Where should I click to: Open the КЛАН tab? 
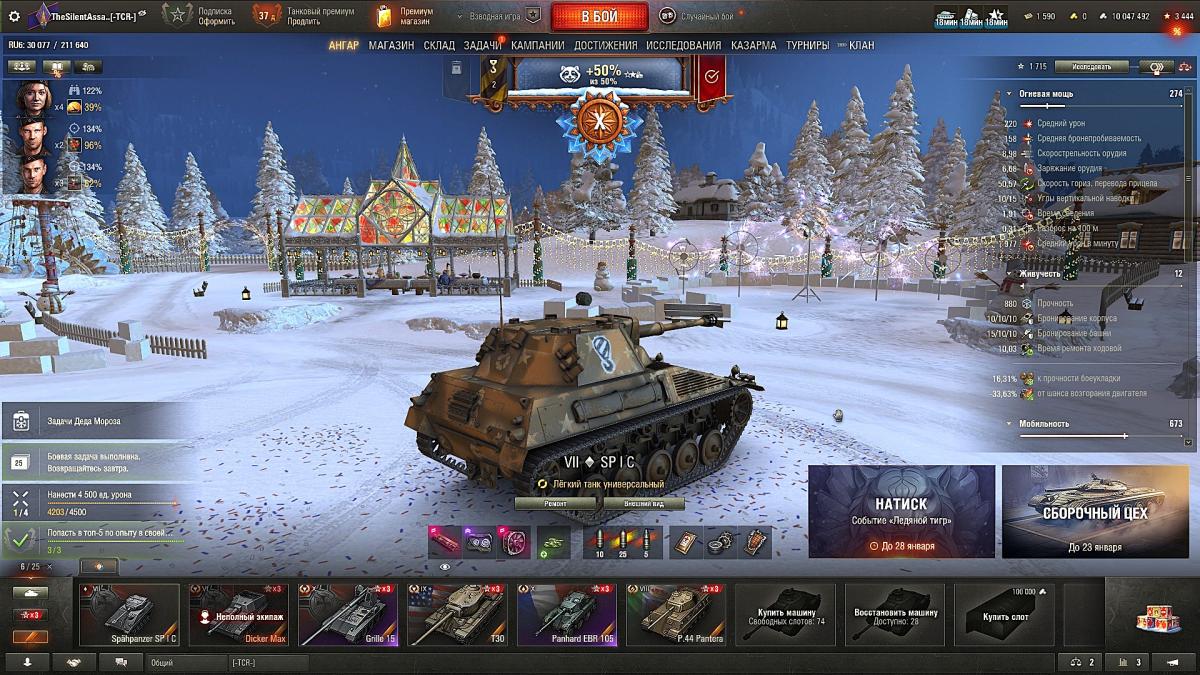click(861, 45)
